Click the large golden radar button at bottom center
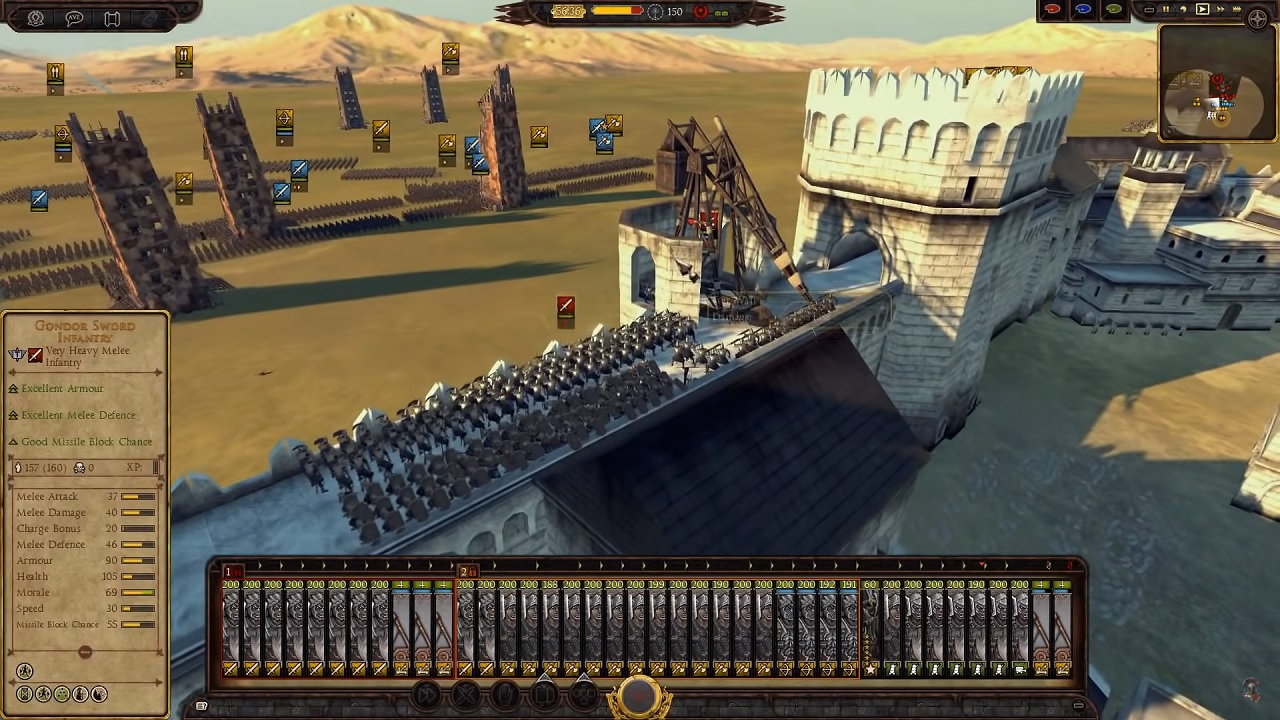 [638, 696]
